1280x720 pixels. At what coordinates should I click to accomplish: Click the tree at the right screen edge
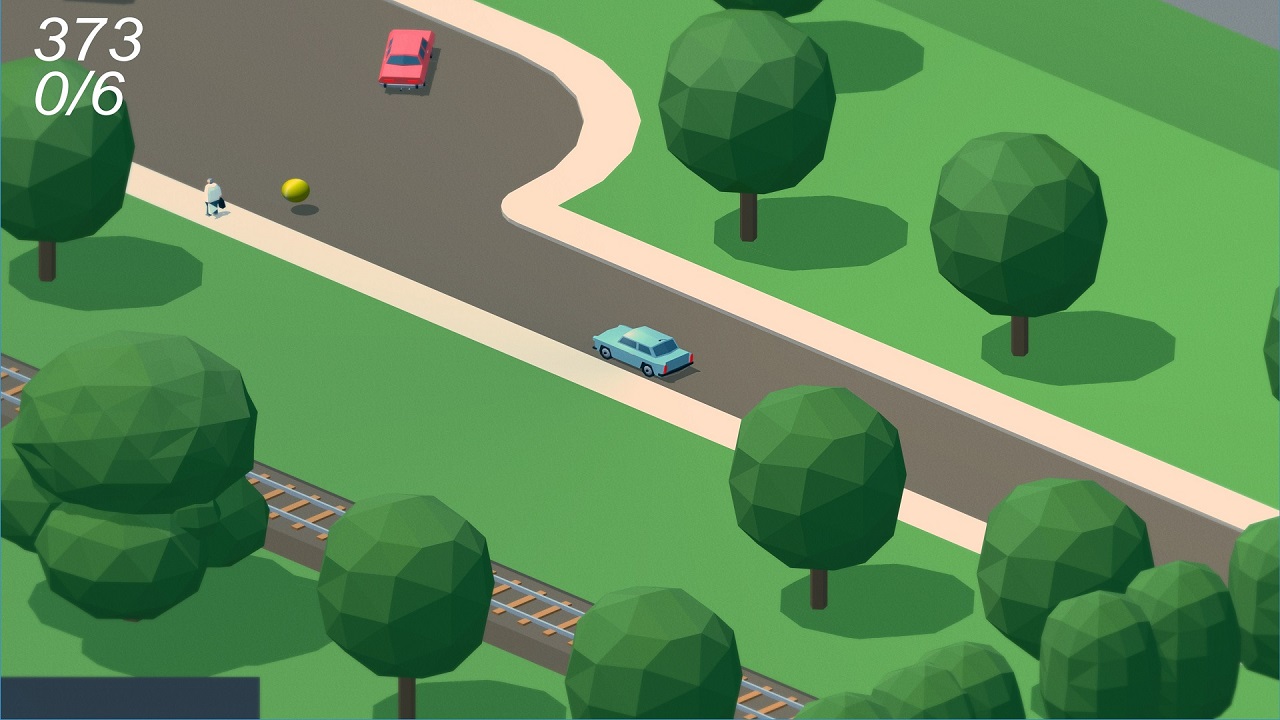[1230, 560]
